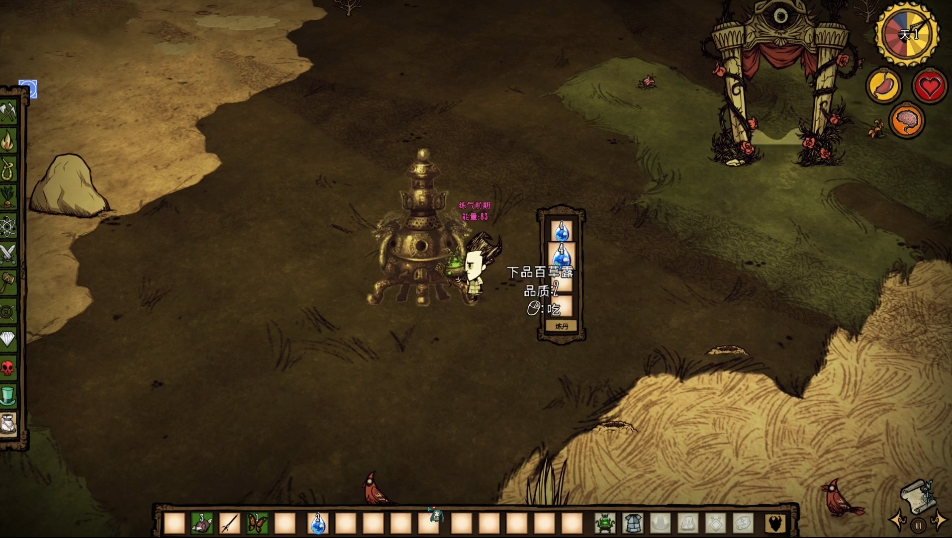The width and height of the screenshot is (952, 538).
Task: Select the grey chest armor equipment slot
Action: point(633,523)
